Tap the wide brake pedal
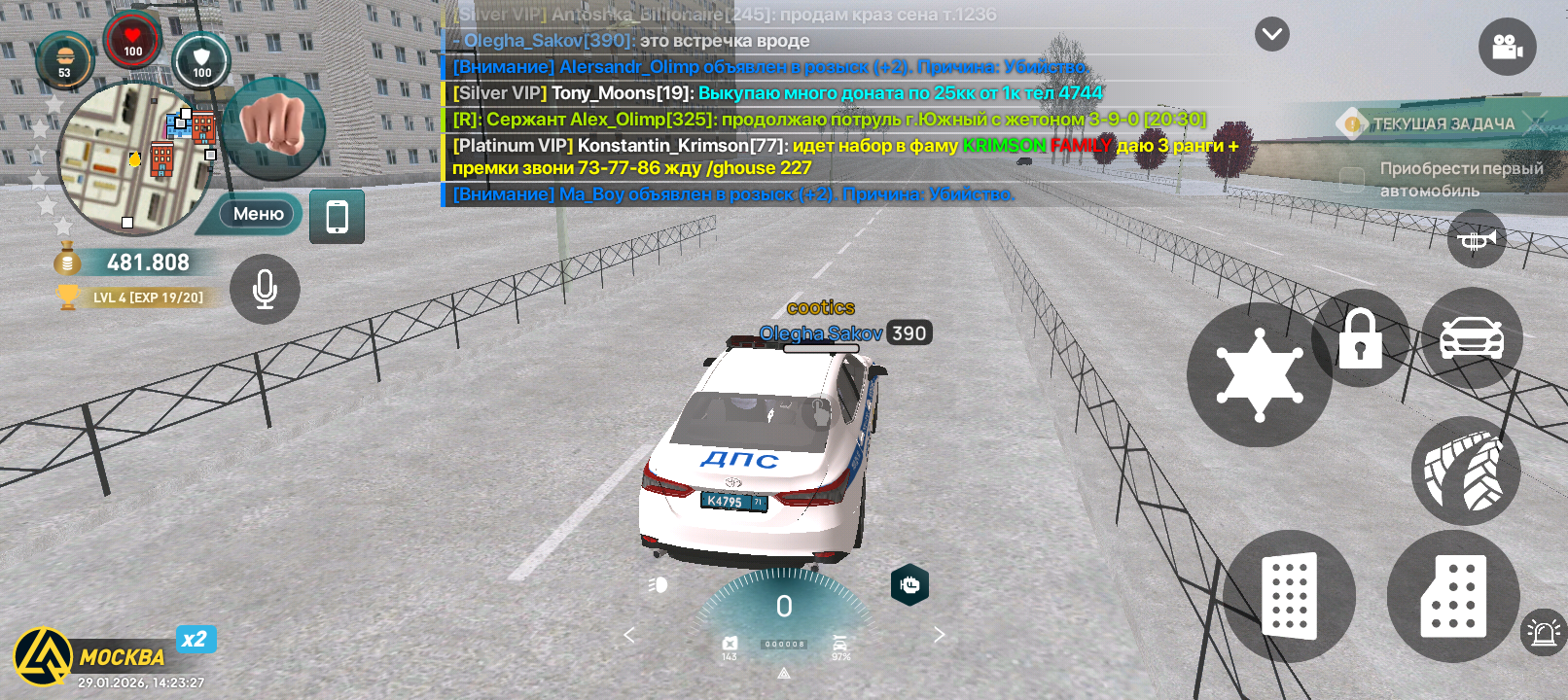This screenshot has width=1568, height=700. coord(1289,595)
